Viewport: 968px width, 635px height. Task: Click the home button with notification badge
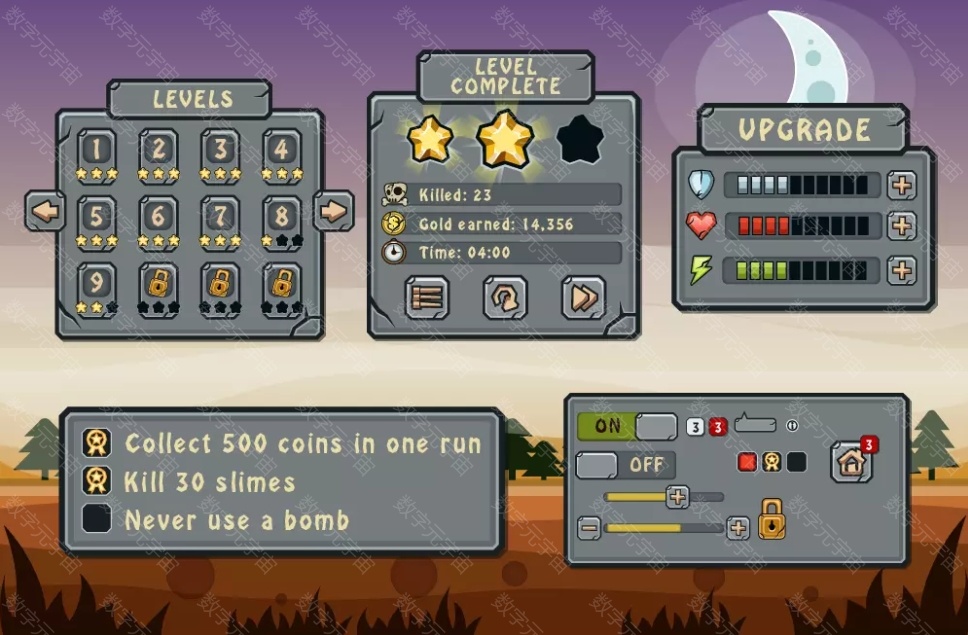click(851, 461)
